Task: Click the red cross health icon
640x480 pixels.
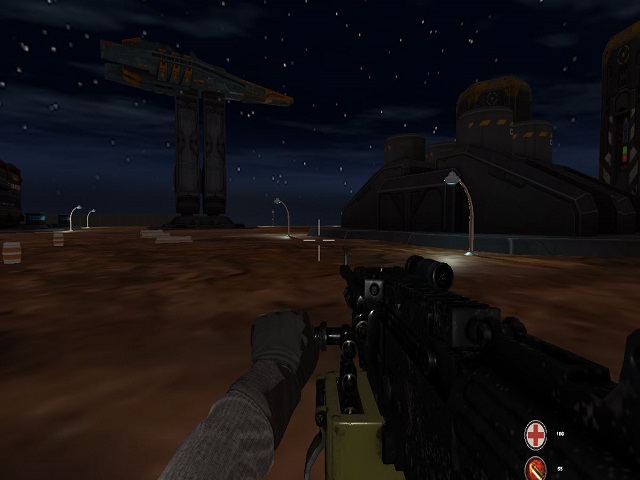Action: 536,434
